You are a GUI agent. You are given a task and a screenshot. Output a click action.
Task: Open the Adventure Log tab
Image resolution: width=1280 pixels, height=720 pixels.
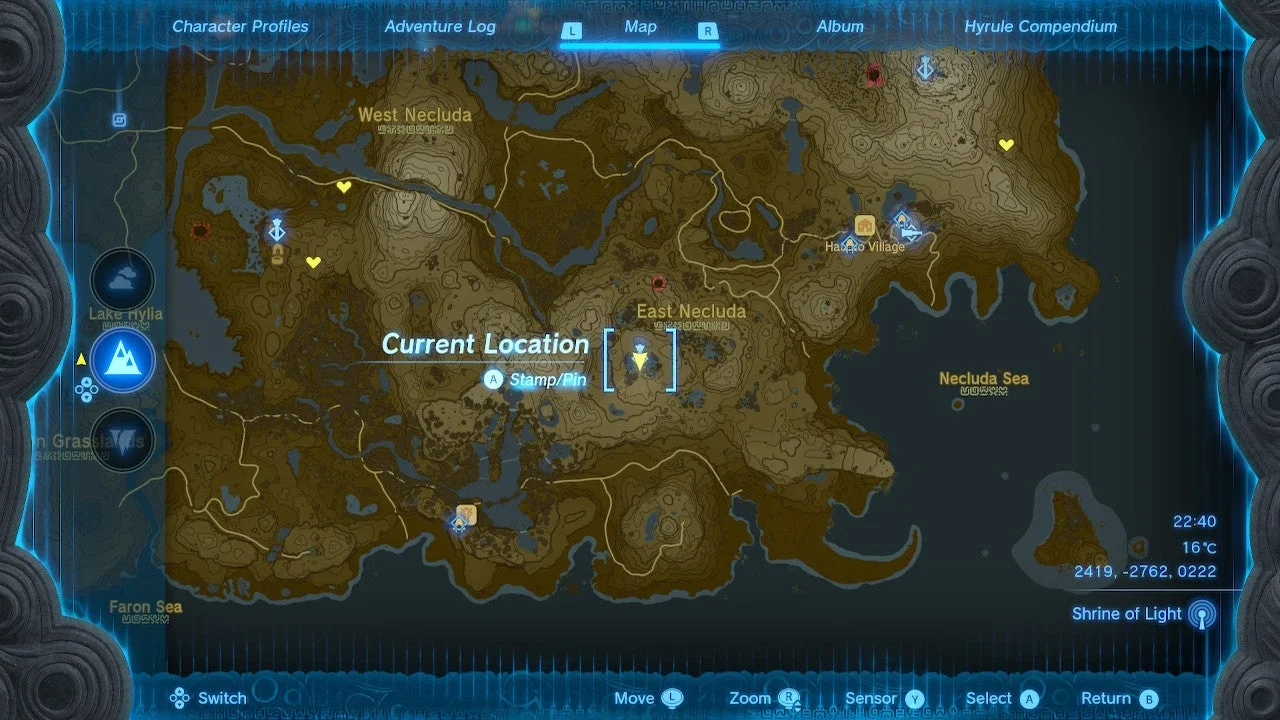tap(440, 27)
